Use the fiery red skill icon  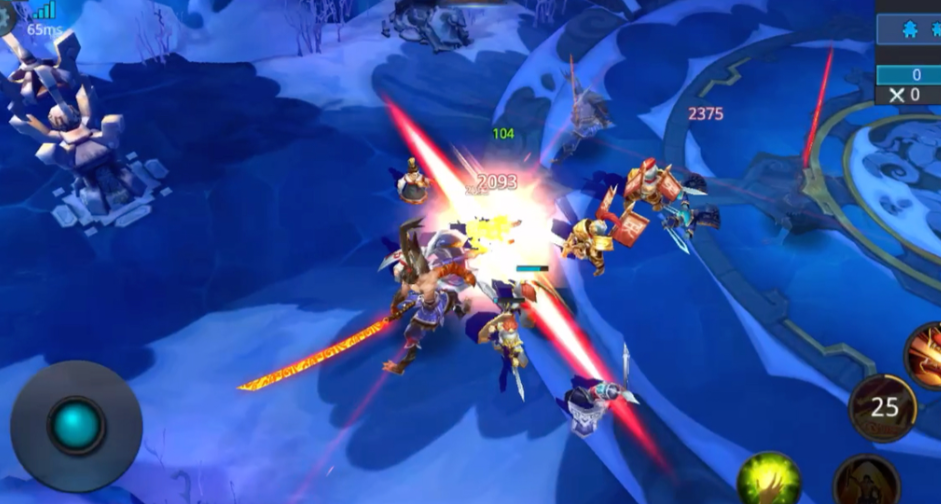coord(925,355)
